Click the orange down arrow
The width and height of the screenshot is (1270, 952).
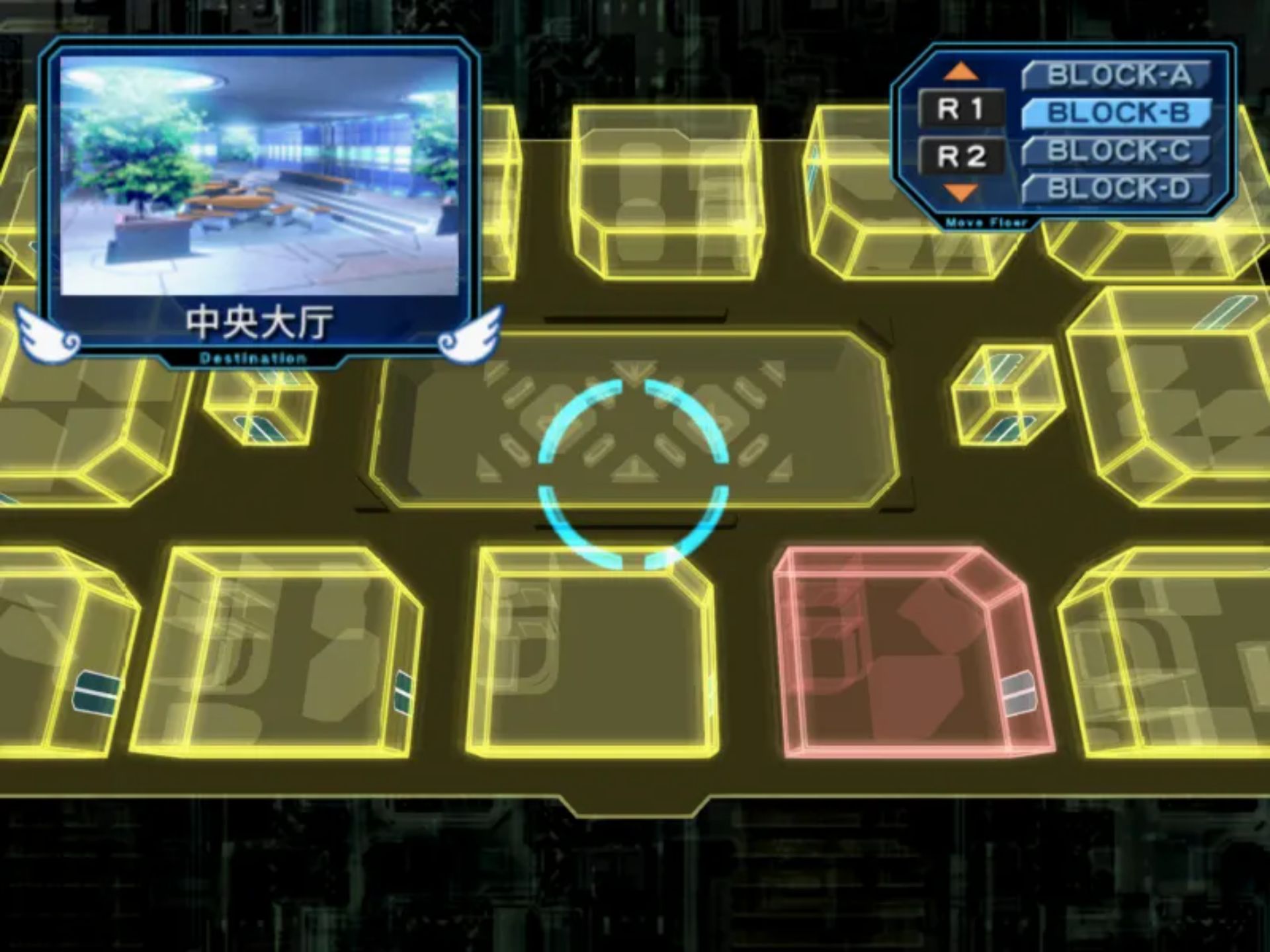(960, 192)
